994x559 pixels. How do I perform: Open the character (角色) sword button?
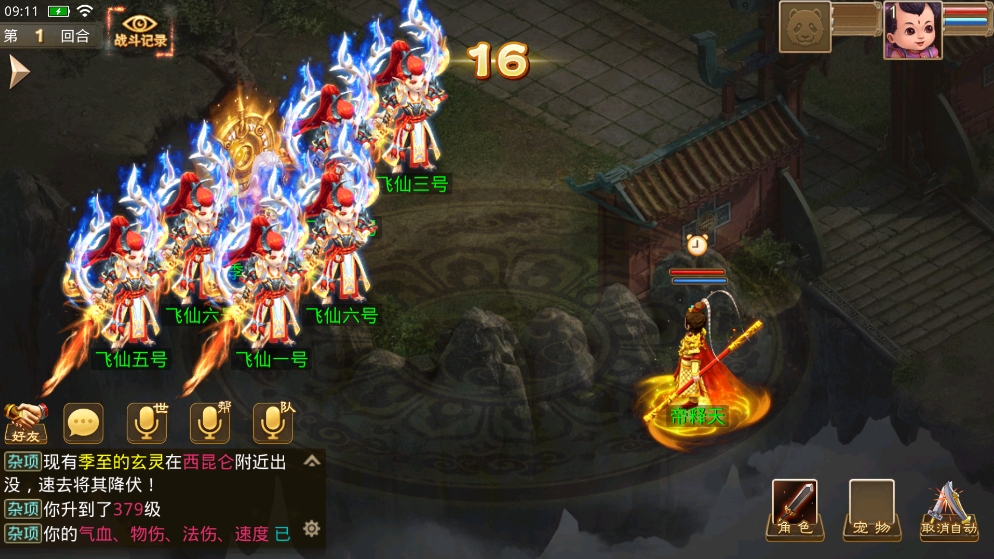click(794, 509)
